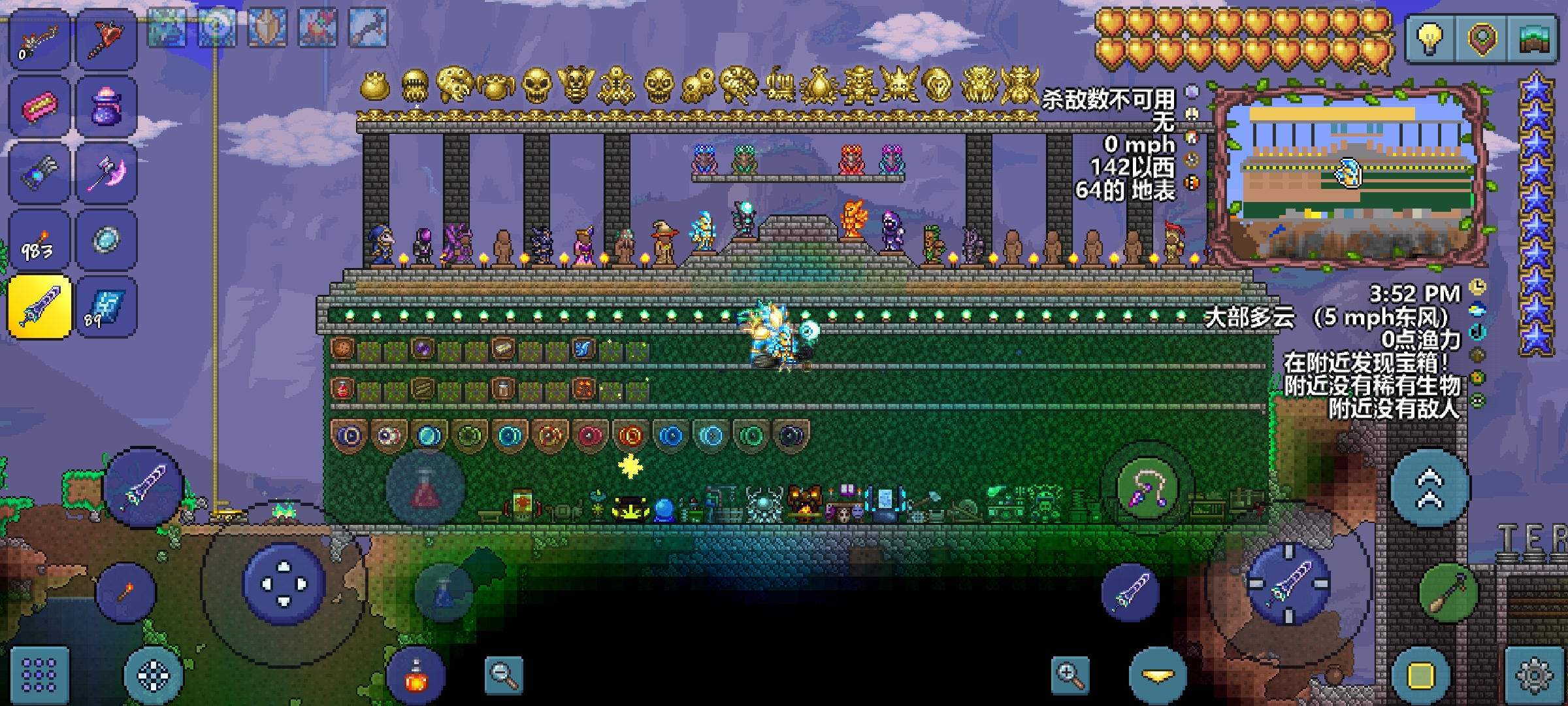Toggle the smart cursor crosshair button

pyautogui.click(x=154, y=675)
